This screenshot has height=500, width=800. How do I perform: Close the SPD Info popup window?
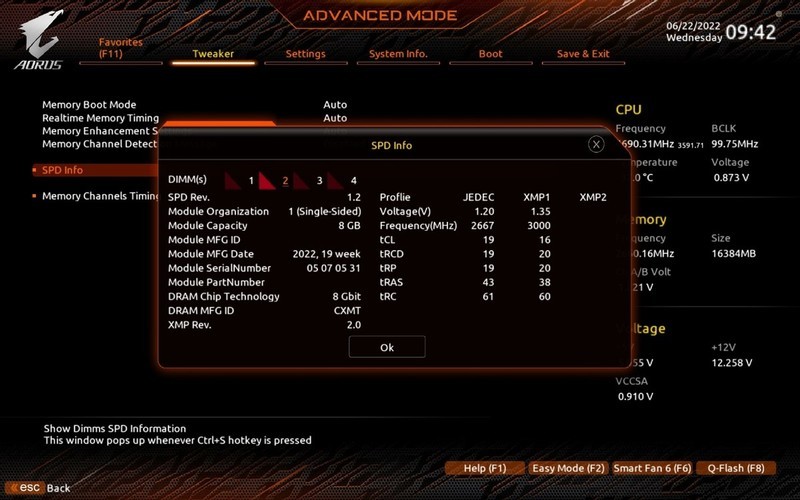[x=596, y=144]
